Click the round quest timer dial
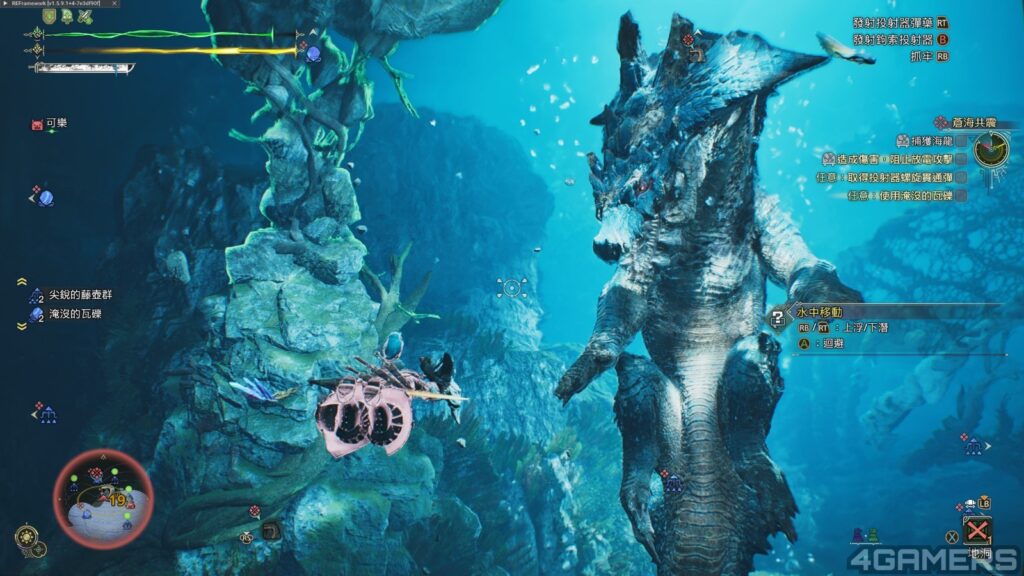The height and width of the screenshot is (576, 1024). tap(992, 150)
